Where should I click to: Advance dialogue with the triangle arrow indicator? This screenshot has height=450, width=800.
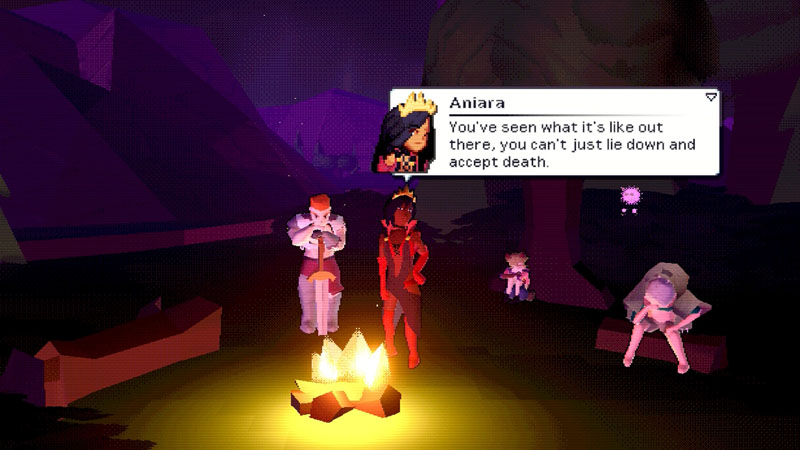711,97
